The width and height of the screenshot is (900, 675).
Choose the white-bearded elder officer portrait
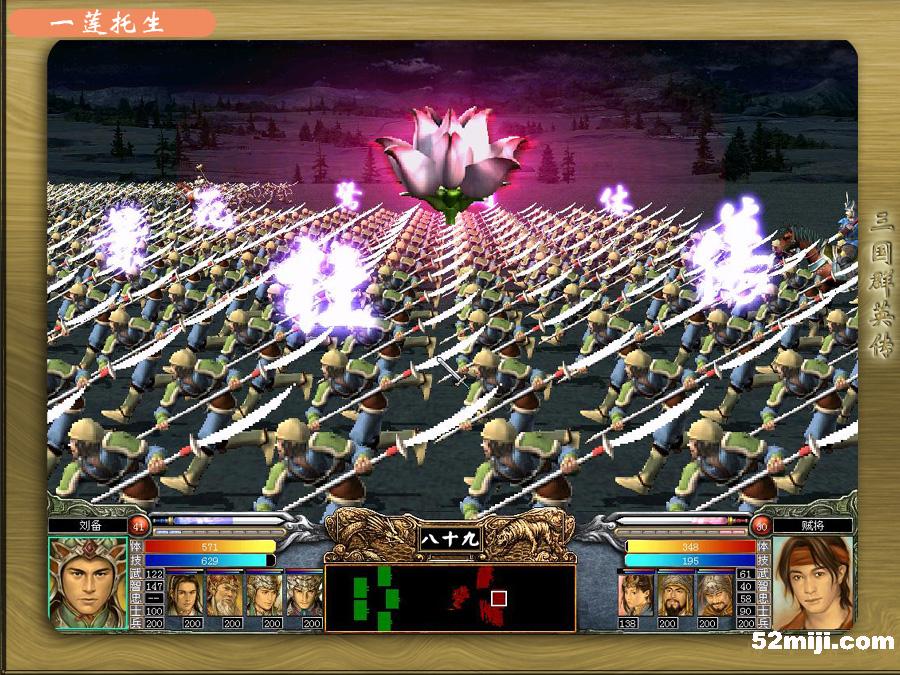tap(223, 594)
